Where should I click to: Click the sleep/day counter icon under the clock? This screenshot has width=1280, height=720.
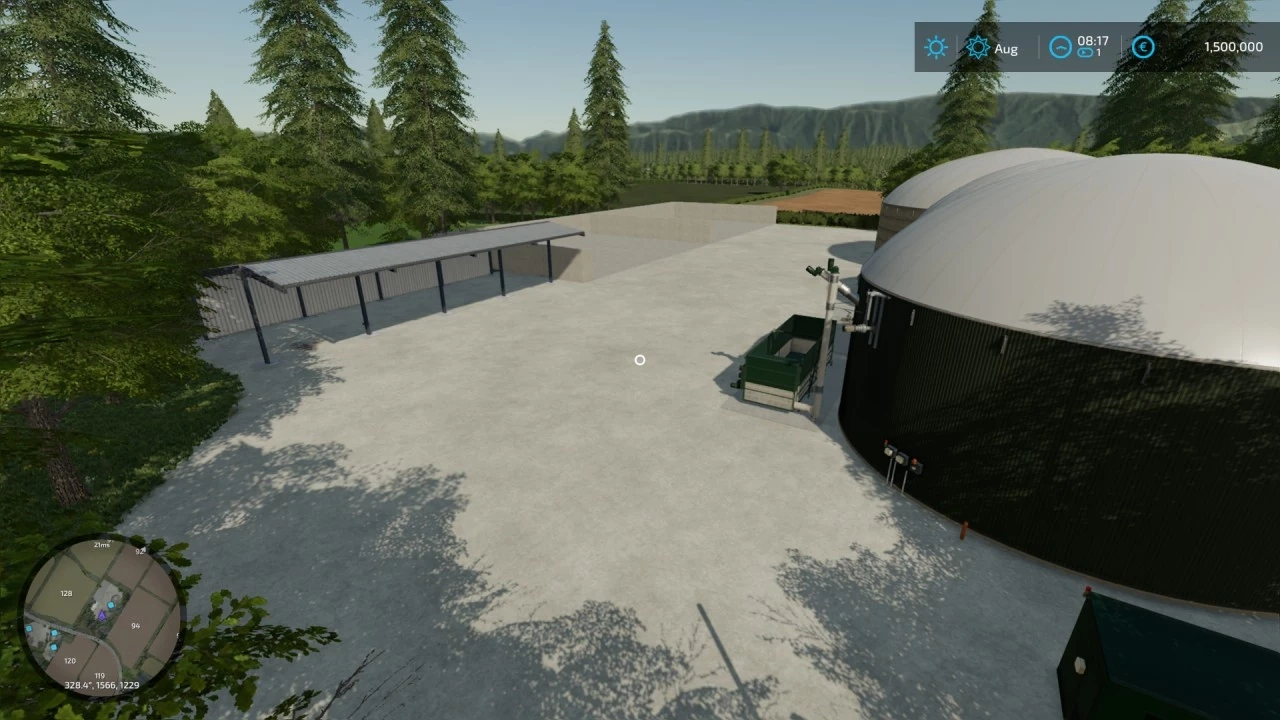coord(1085,54)
